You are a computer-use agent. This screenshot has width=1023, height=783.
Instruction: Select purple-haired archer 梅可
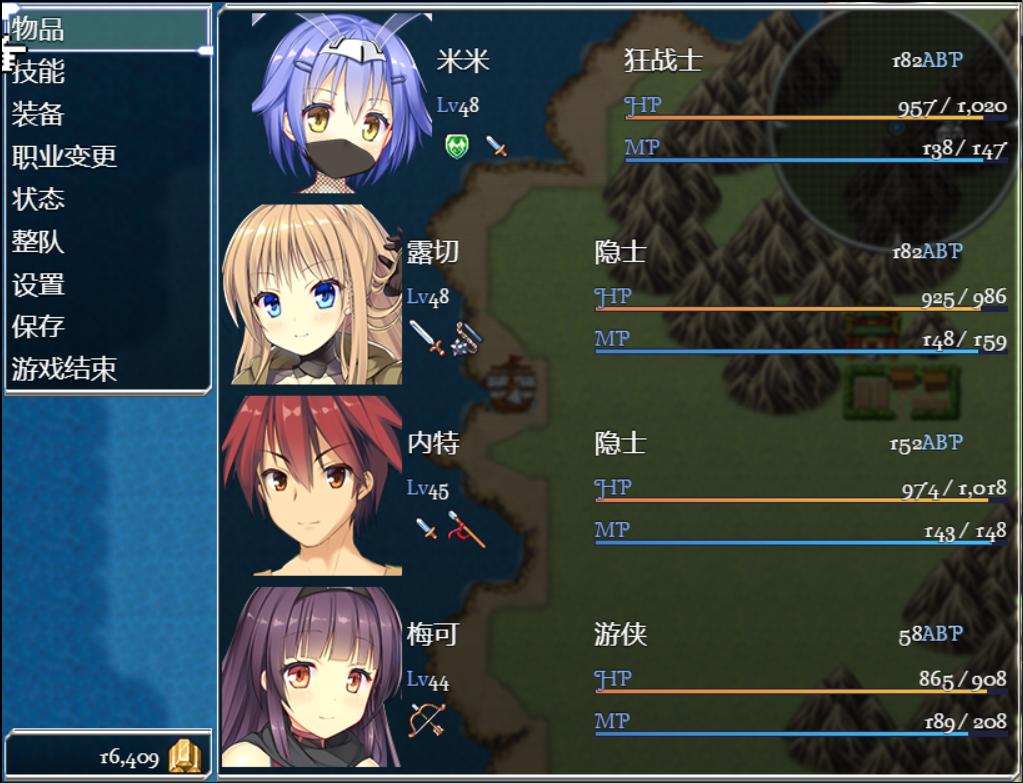tap(312, 678)
